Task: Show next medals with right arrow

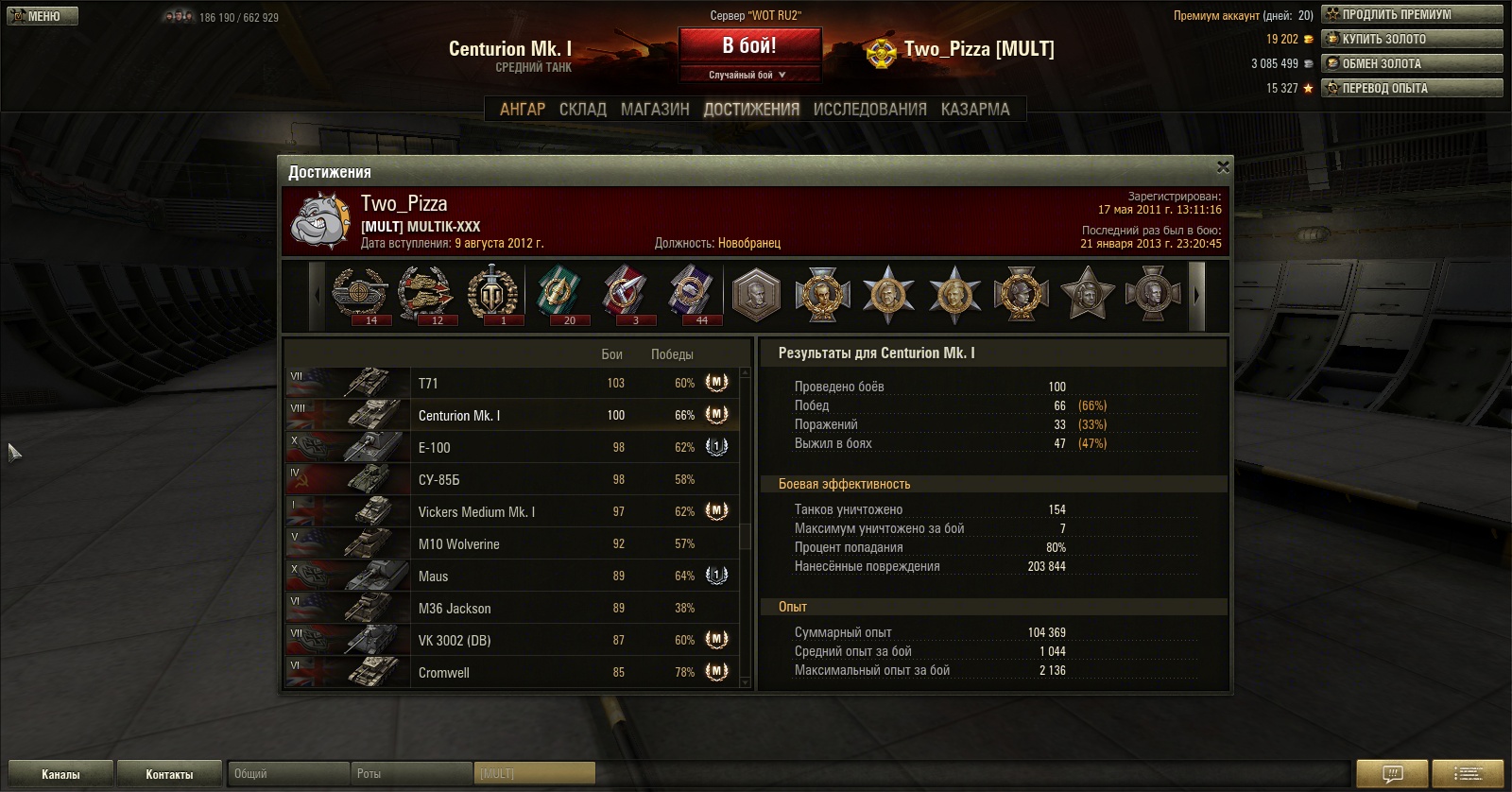Action: point(1196,295)
